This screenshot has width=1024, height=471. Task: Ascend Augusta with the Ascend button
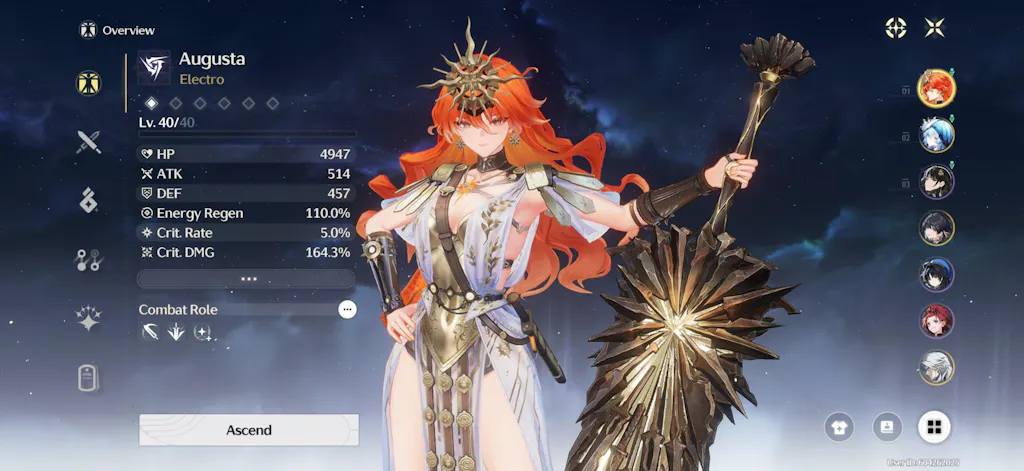pyautogui.click(x=248, y=430)
